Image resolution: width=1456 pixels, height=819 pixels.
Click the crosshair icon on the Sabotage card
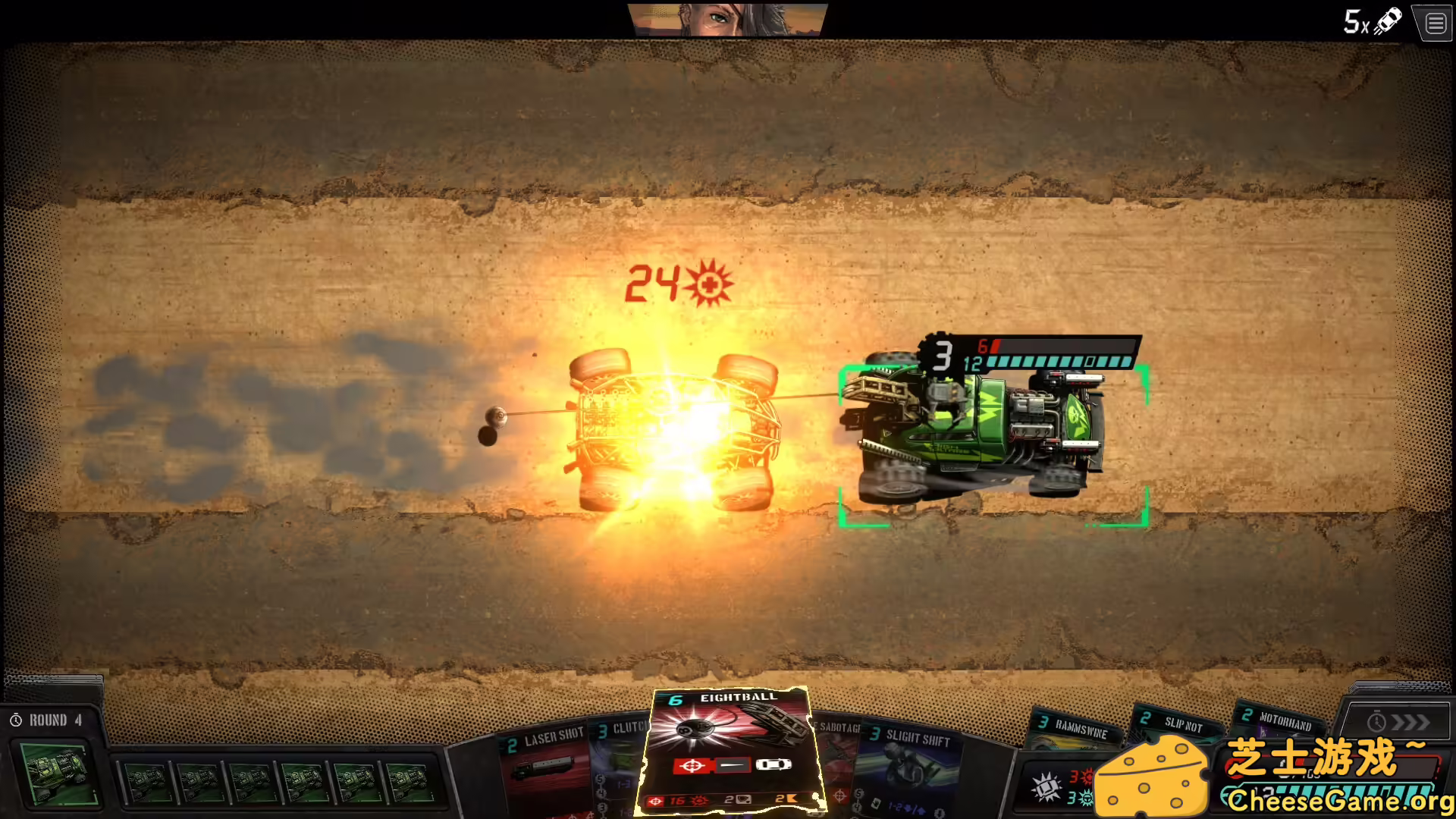pos(839,795)
